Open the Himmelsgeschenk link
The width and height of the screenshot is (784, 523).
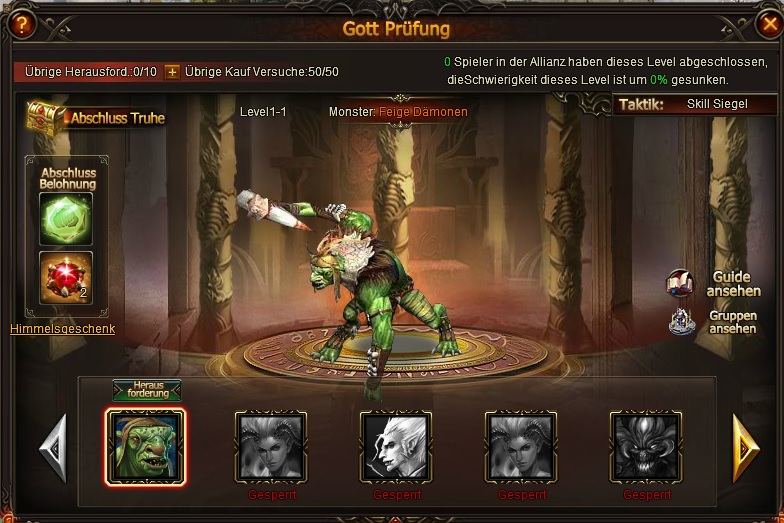[x=62, y=329]
